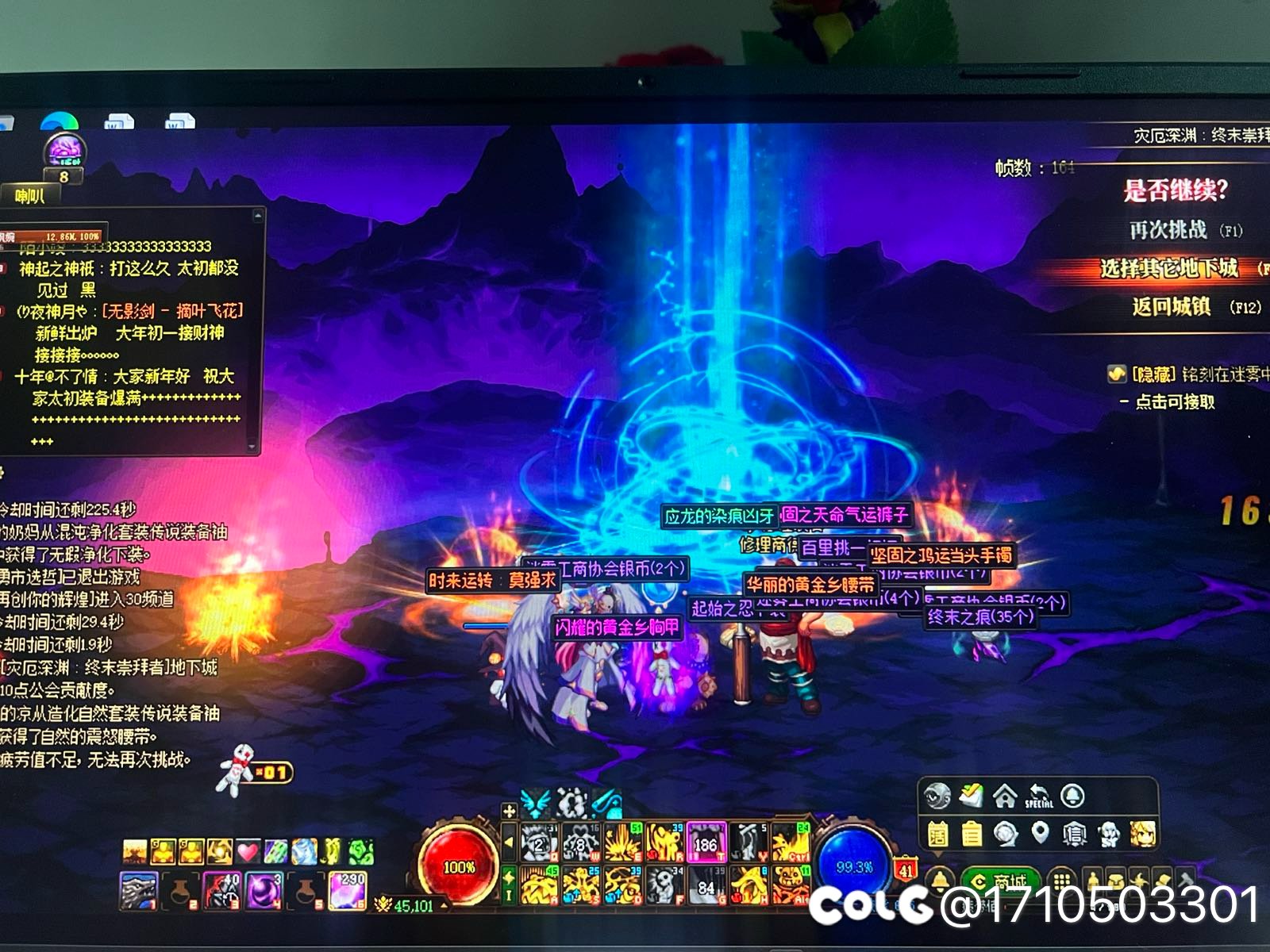Toggle the yellow bell notification button
Screen dimensions: 1270x952
click(x=941, y=881)
